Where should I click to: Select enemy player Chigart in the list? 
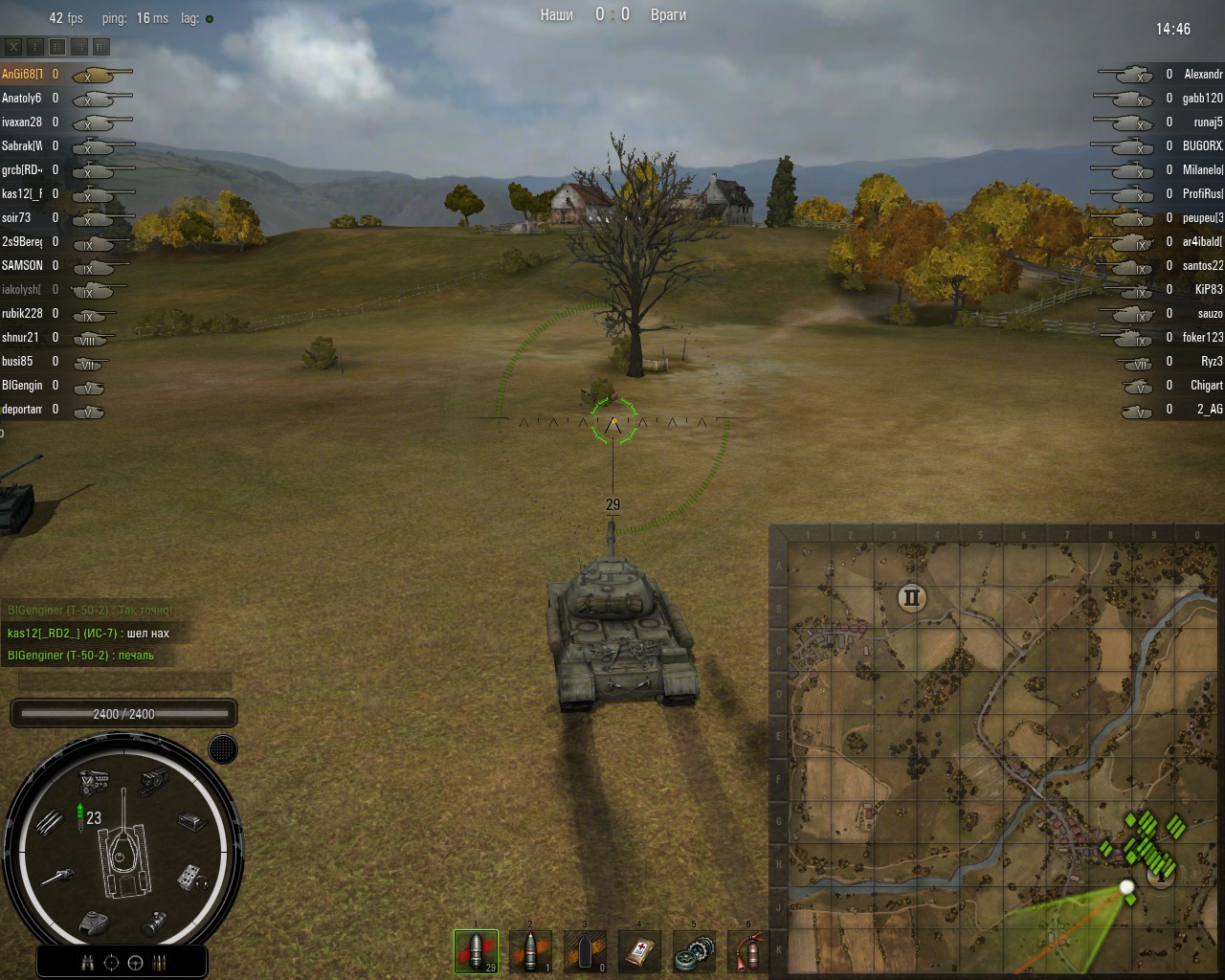(1206, 385)
